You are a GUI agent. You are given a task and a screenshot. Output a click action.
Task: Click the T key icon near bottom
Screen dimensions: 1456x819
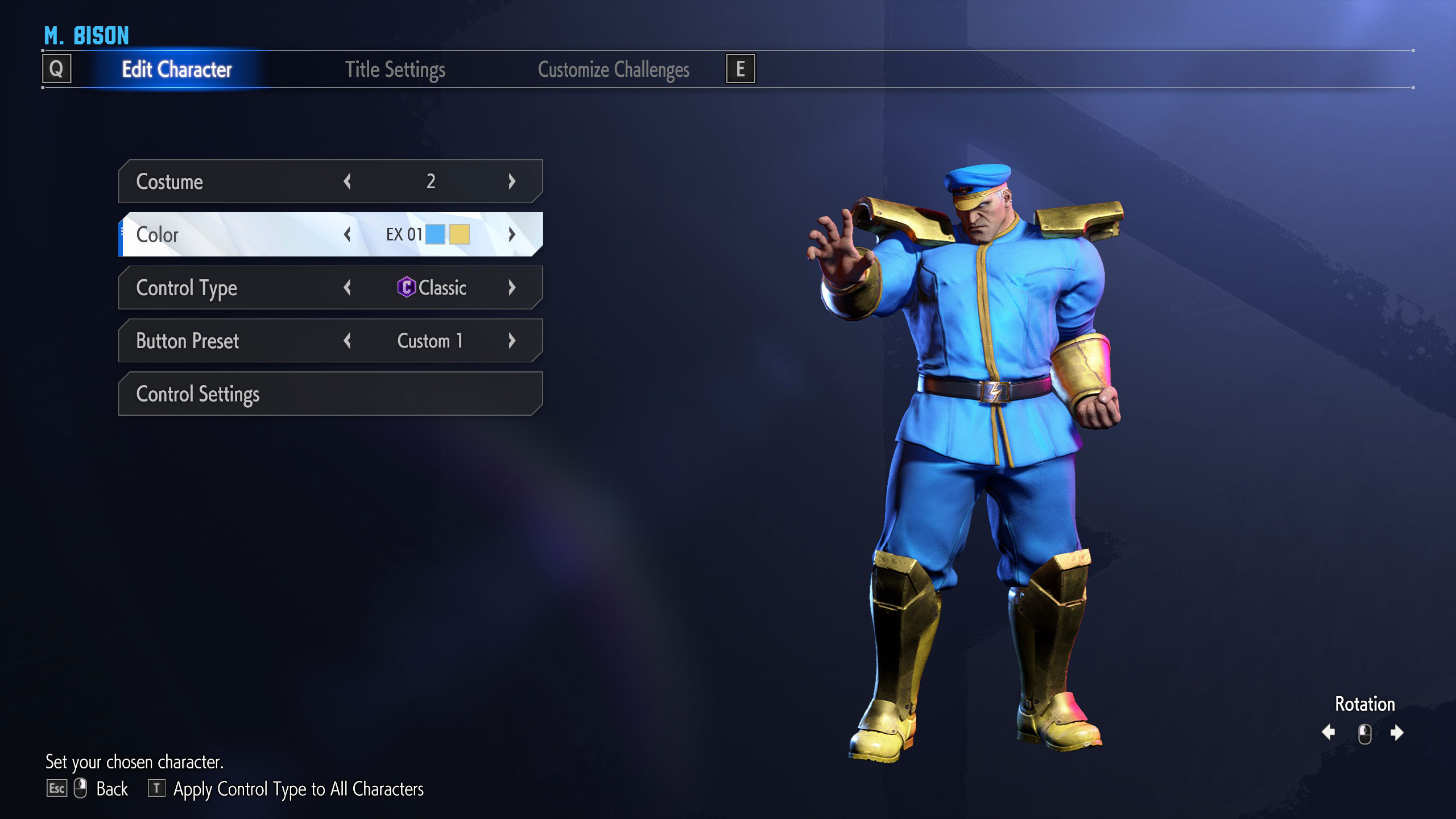156,789
